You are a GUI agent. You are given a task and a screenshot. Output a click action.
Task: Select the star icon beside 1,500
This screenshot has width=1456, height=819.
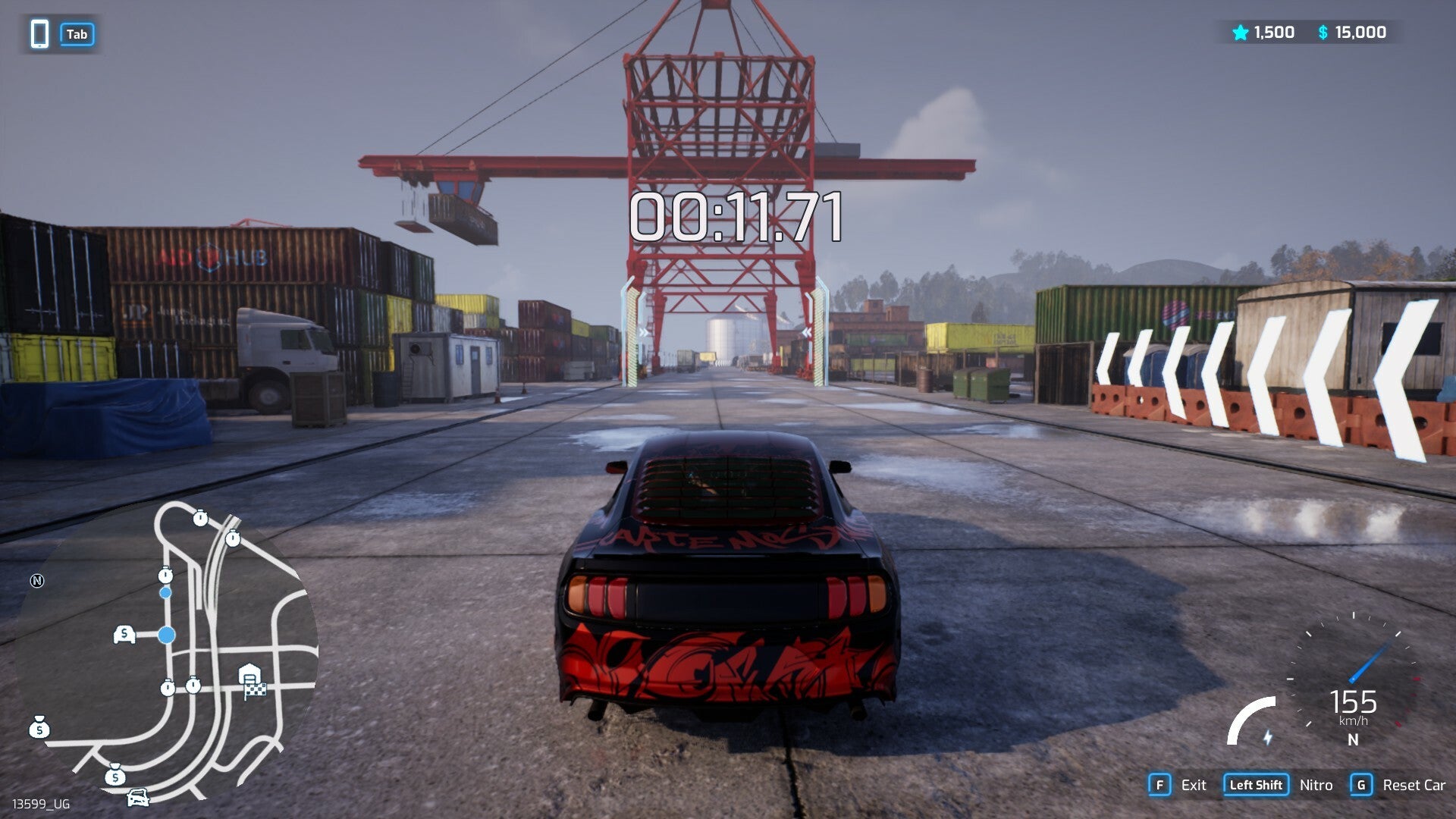(x=1239, y=33)
